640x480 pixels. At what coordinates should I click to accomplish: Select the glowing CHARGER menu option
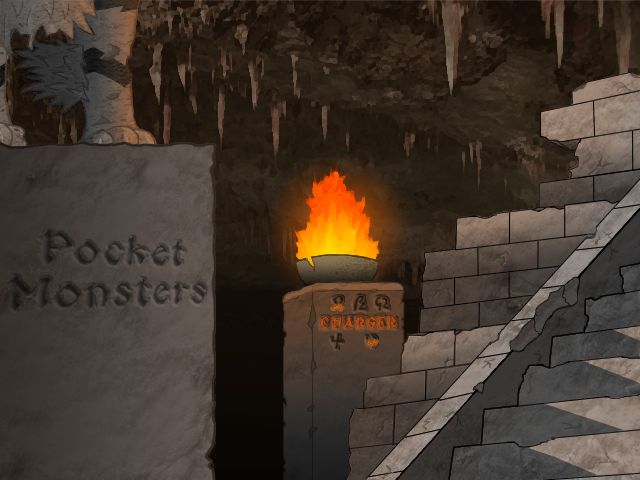click(358, 323)
